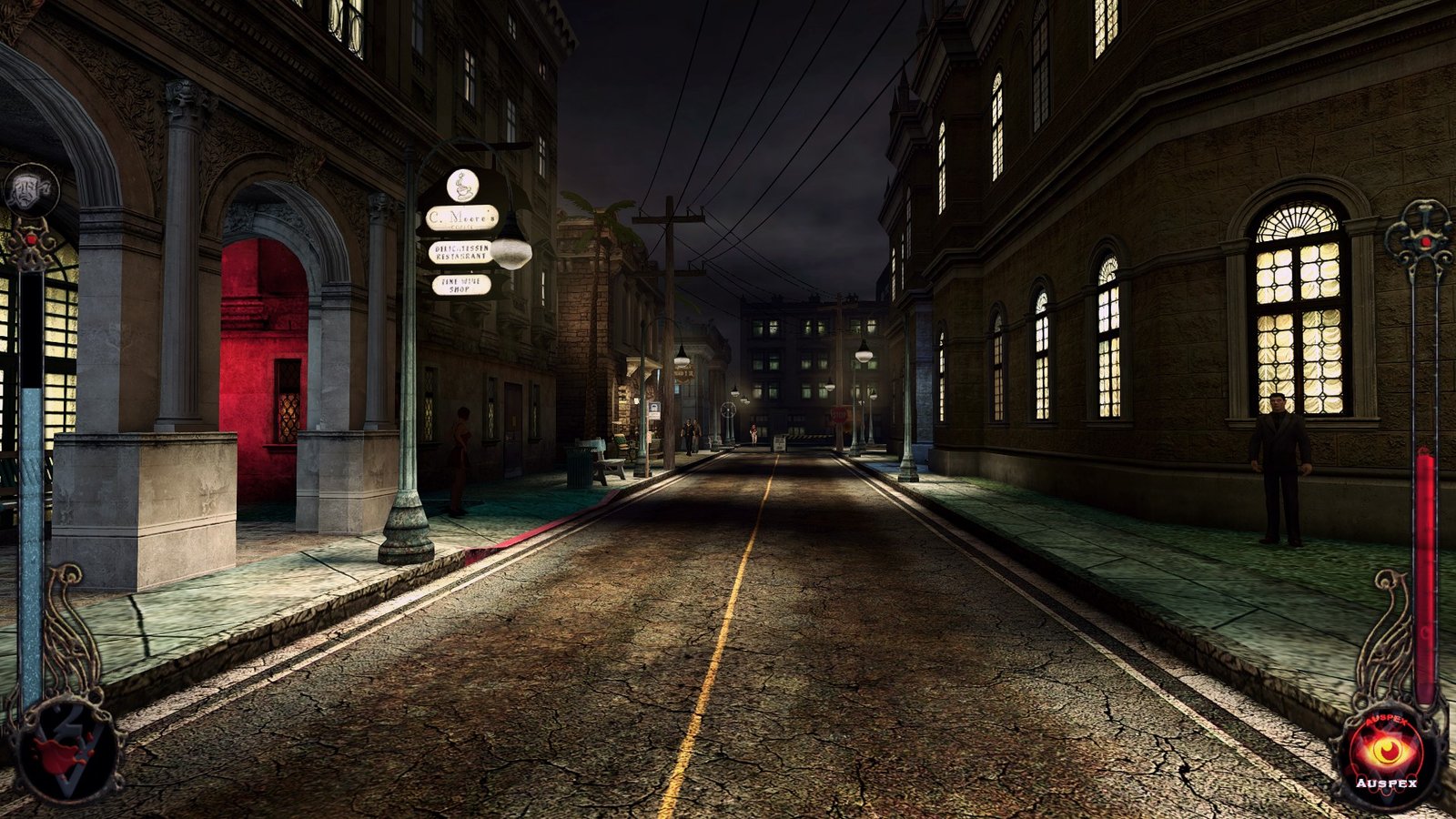
Task: Expand the C. Moore's Coffee sign plate
Action: [x=463, y=217]
